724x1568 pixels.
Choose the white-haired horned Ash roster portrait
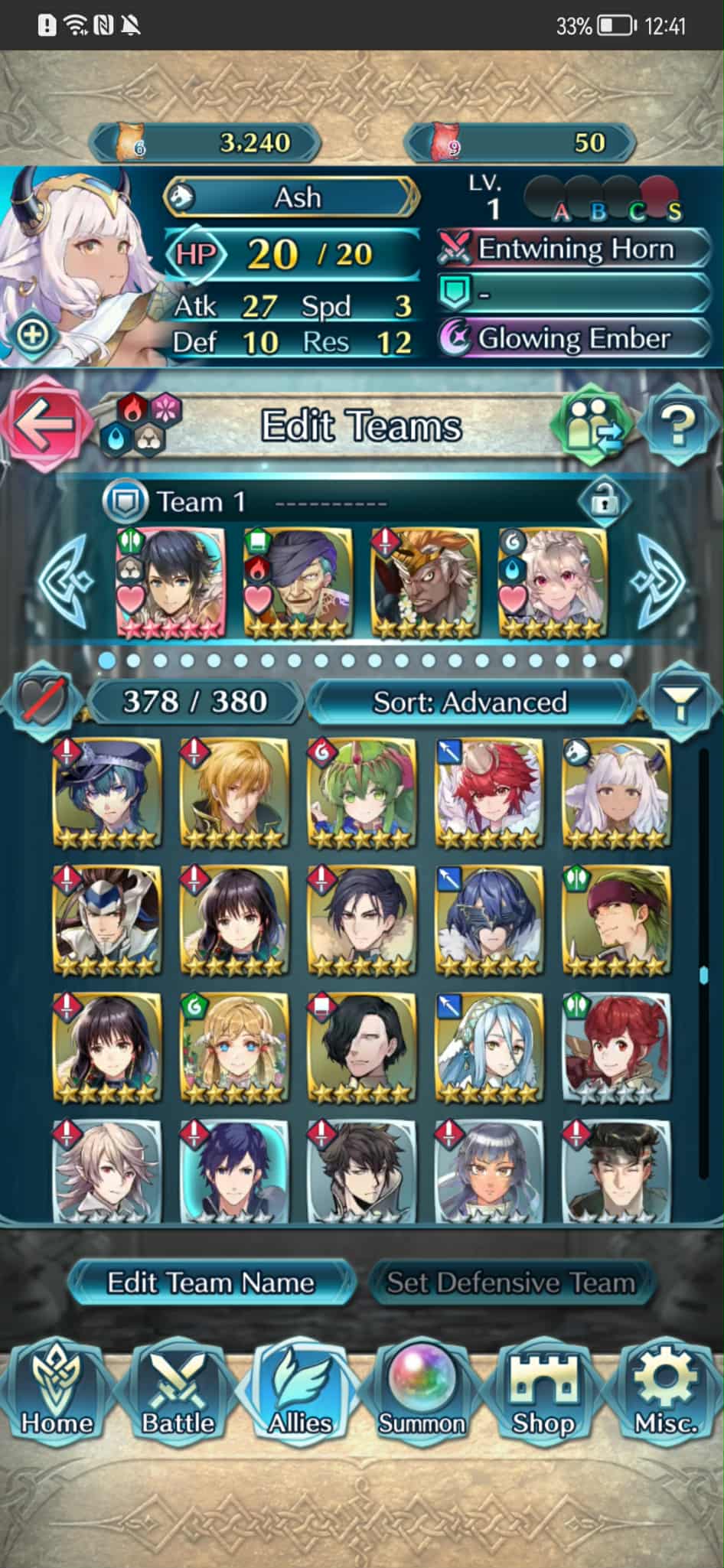(x=616, y=794)
